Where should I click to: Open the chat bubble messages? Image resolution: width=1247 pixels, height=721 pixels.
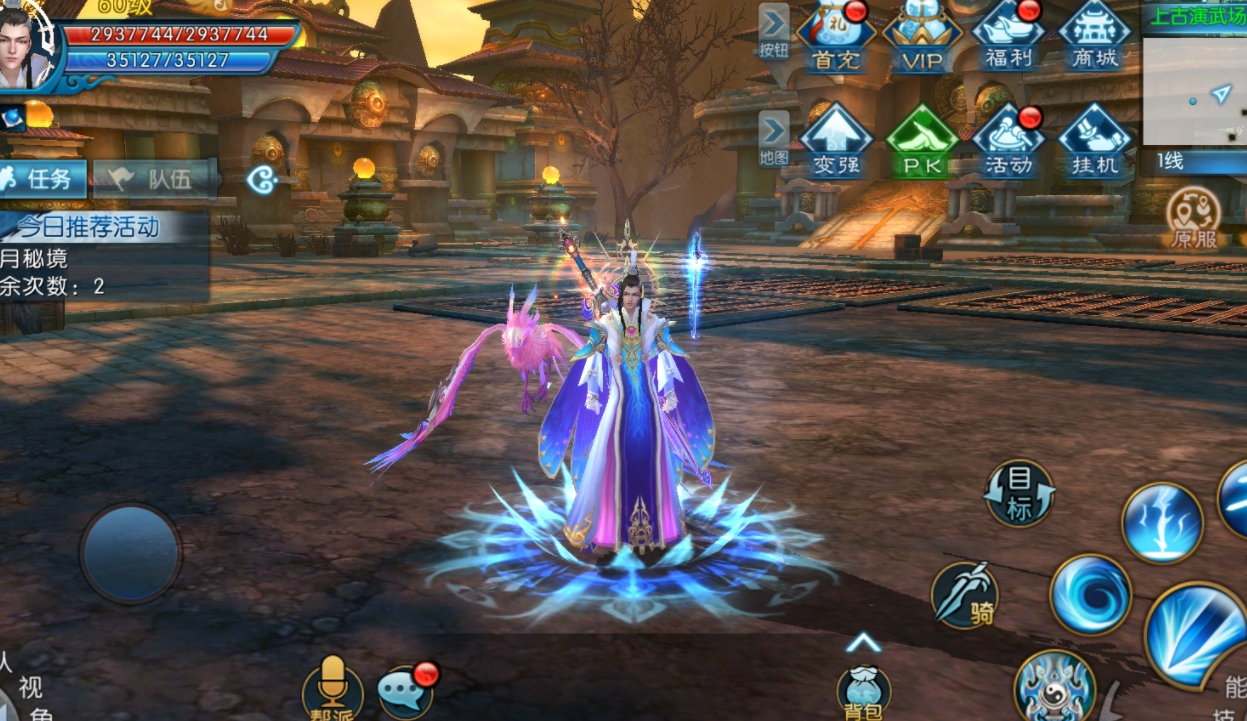coord(405,690)
